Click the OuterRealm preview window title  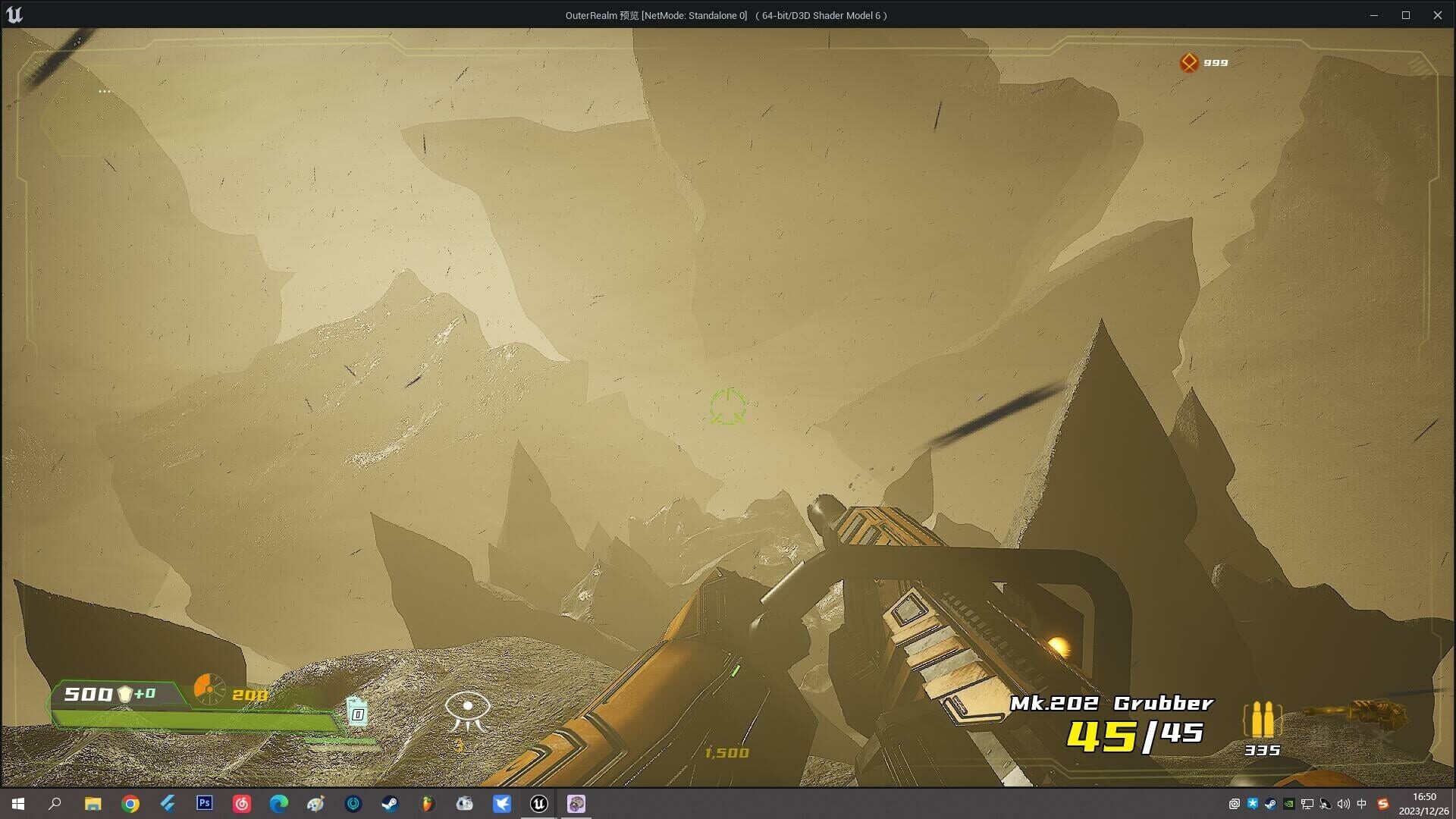[x=726, y=14]
